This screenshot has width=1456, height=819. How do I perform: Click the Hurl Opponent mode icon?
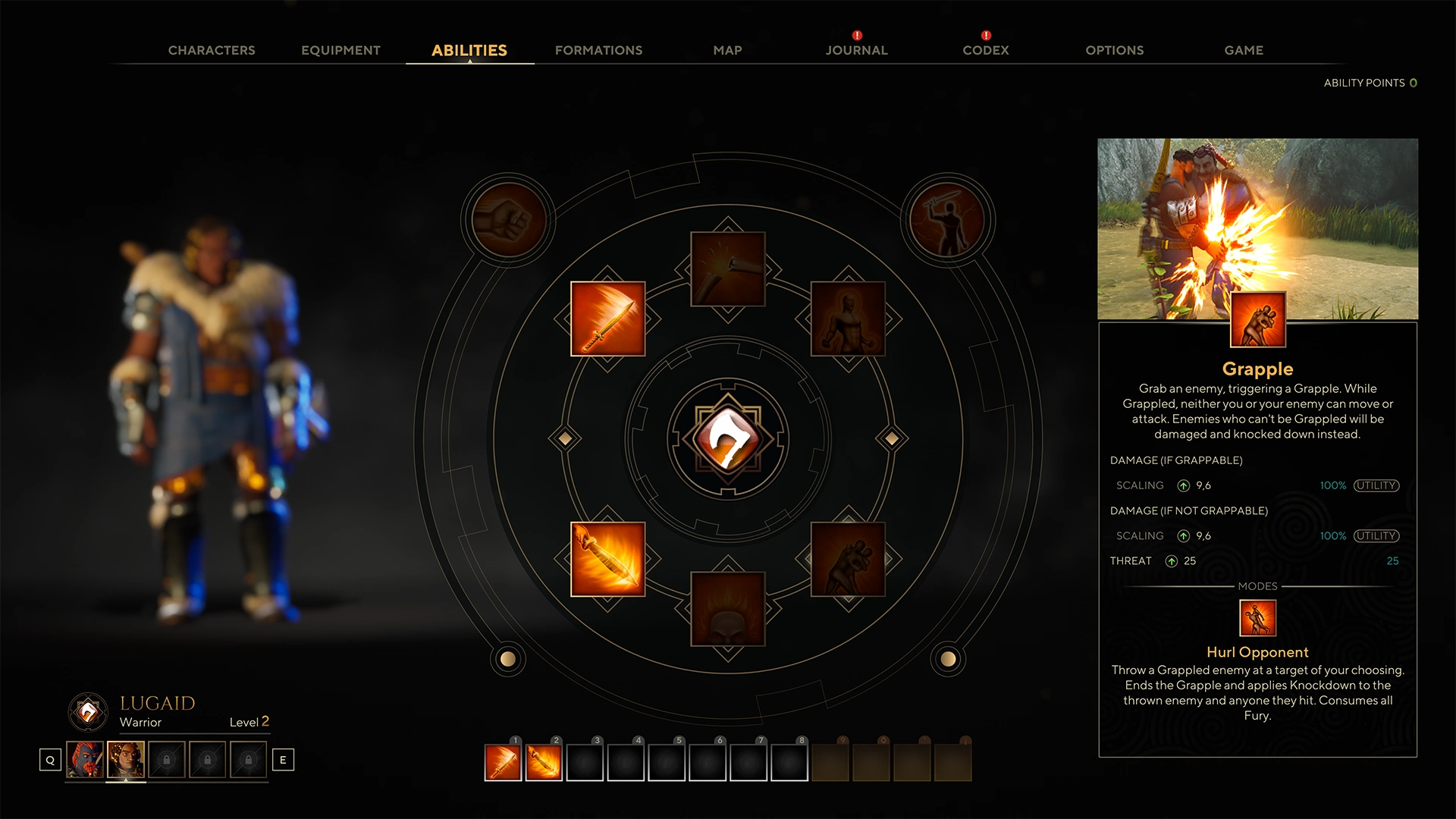[x=1257, y=618]
